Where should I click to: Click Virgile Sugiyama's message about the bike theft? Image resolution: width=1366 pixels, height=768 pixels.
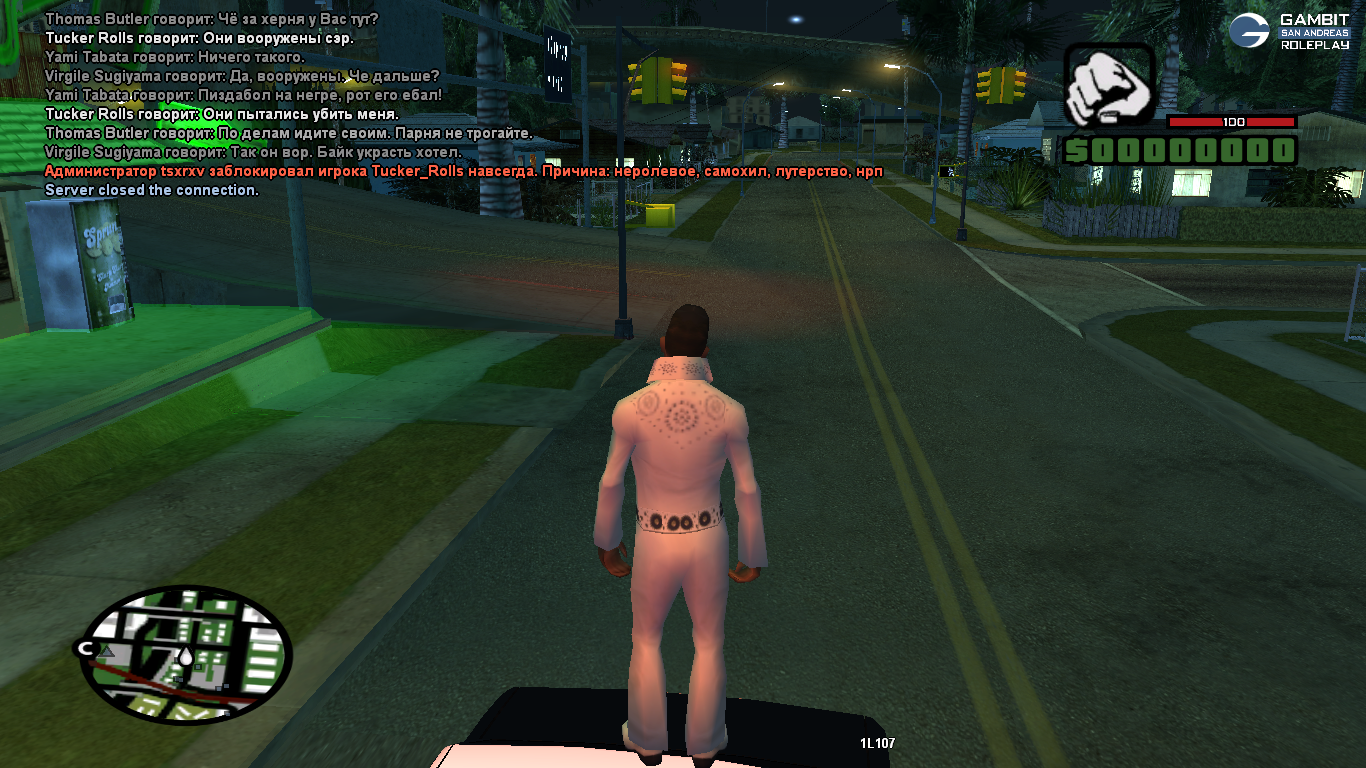pyautogui.click(x=253, y=152)
